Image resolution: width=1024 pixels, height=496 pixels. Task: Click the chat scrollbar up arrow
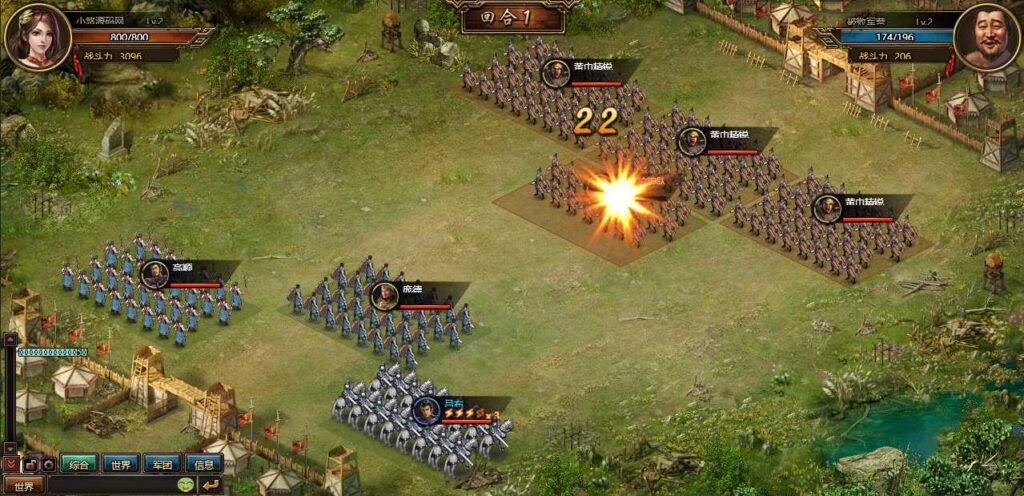10,340
